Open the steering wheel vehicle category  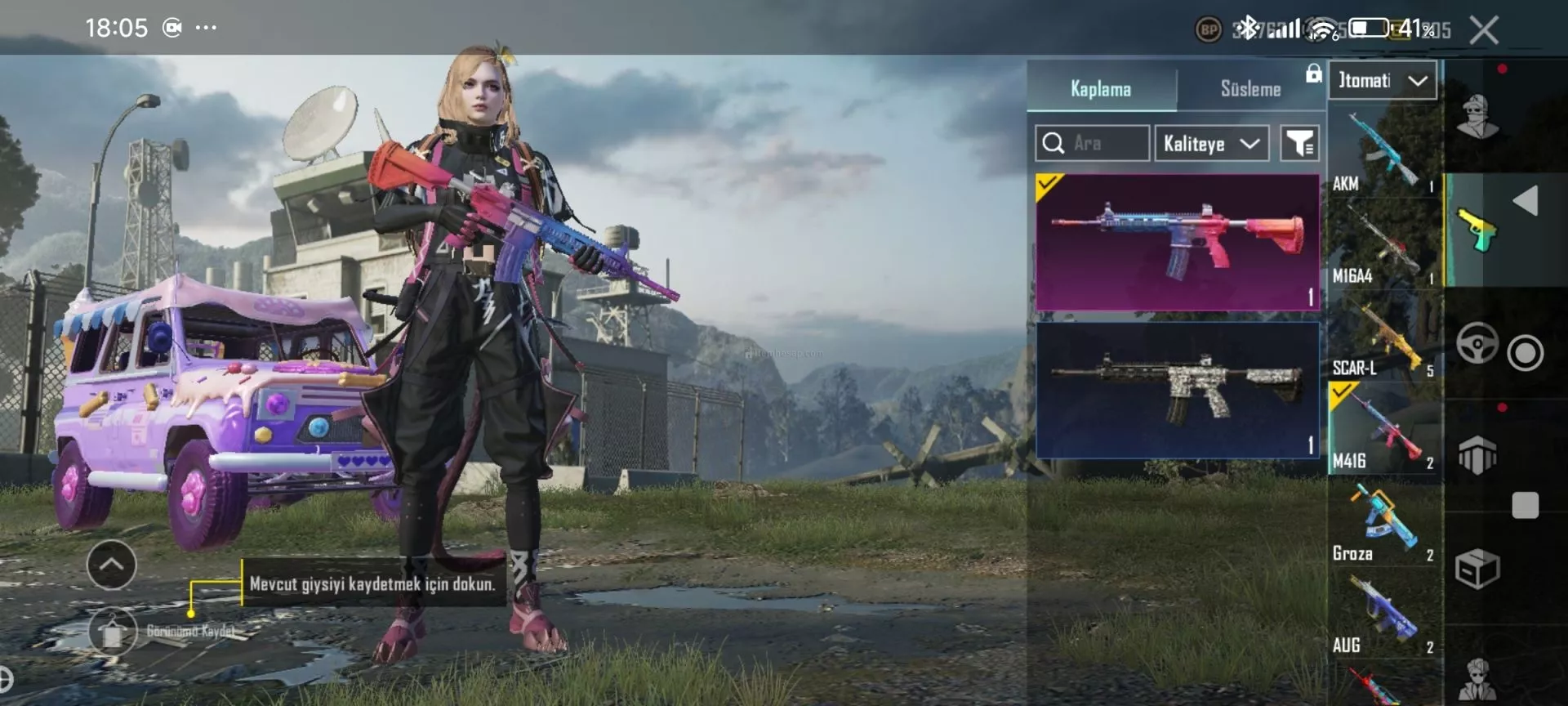(x=1477, y=343)
